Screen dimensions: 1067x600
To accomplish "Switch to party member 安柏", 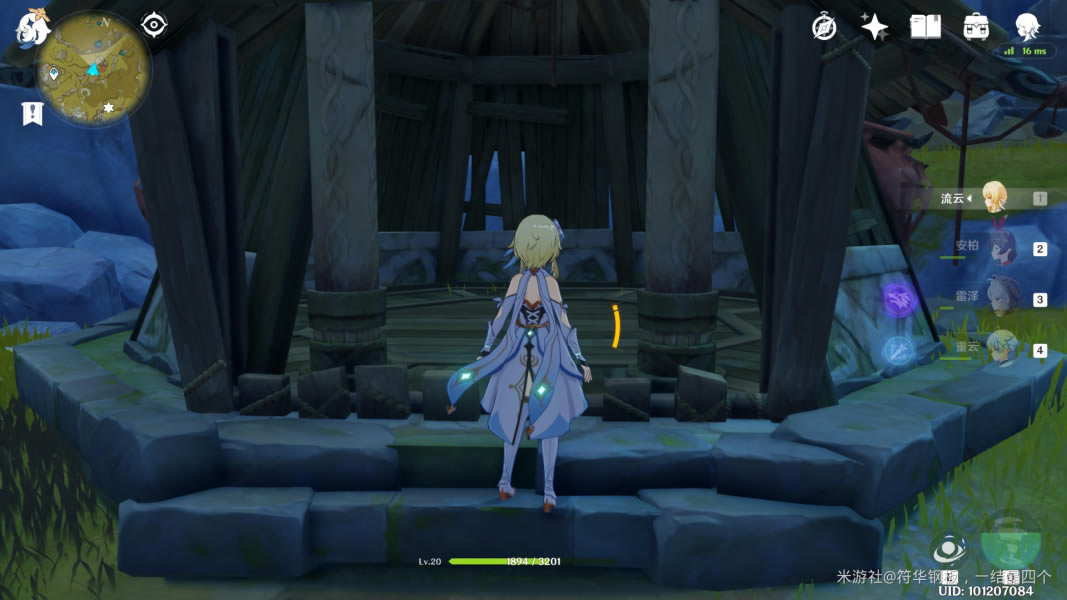I will point(1000,248).
